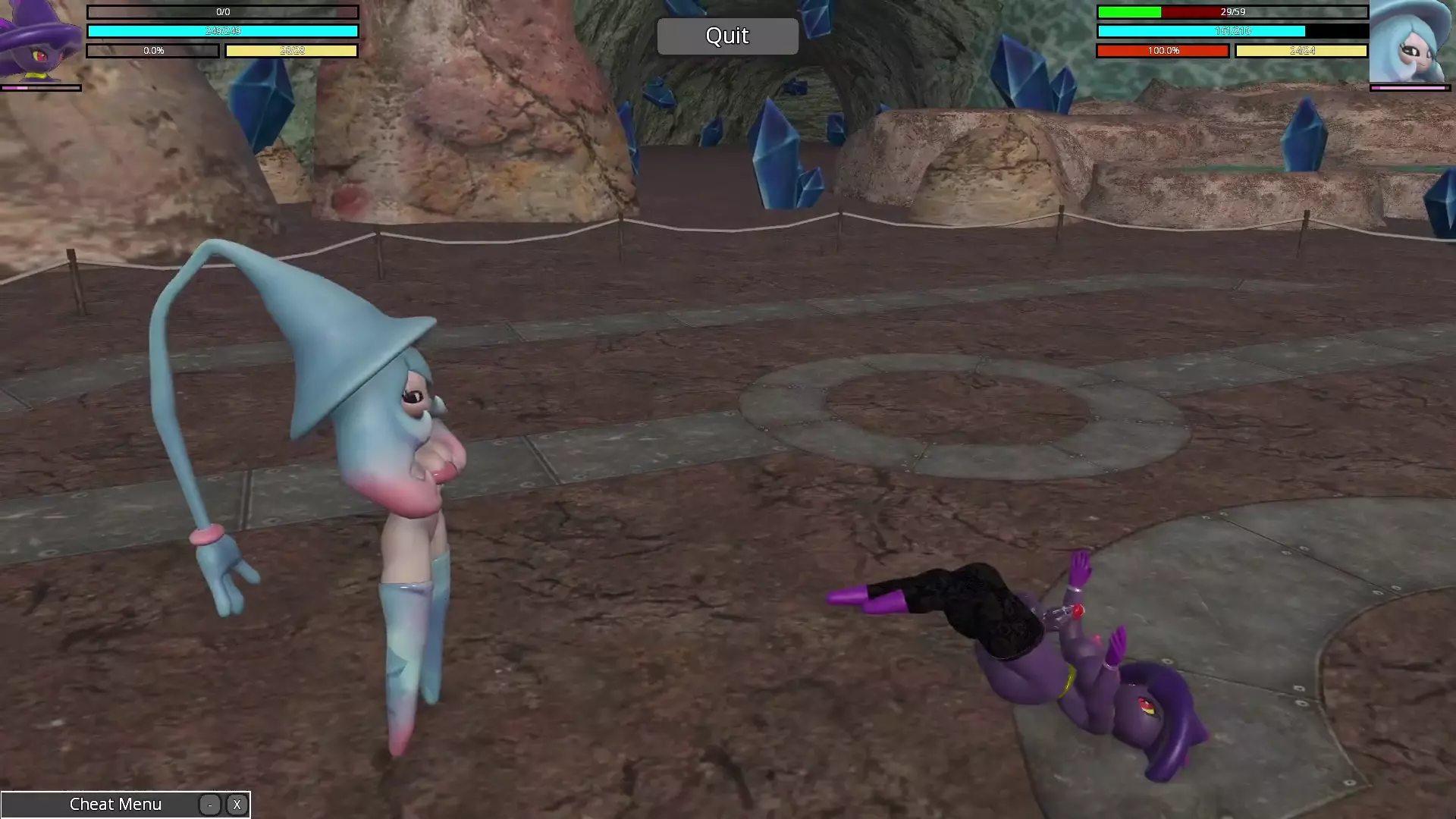Click the purple witch character portrait
Viewport: 1456px width, 819px height.
pyautogui.click(x=39, y=42)
